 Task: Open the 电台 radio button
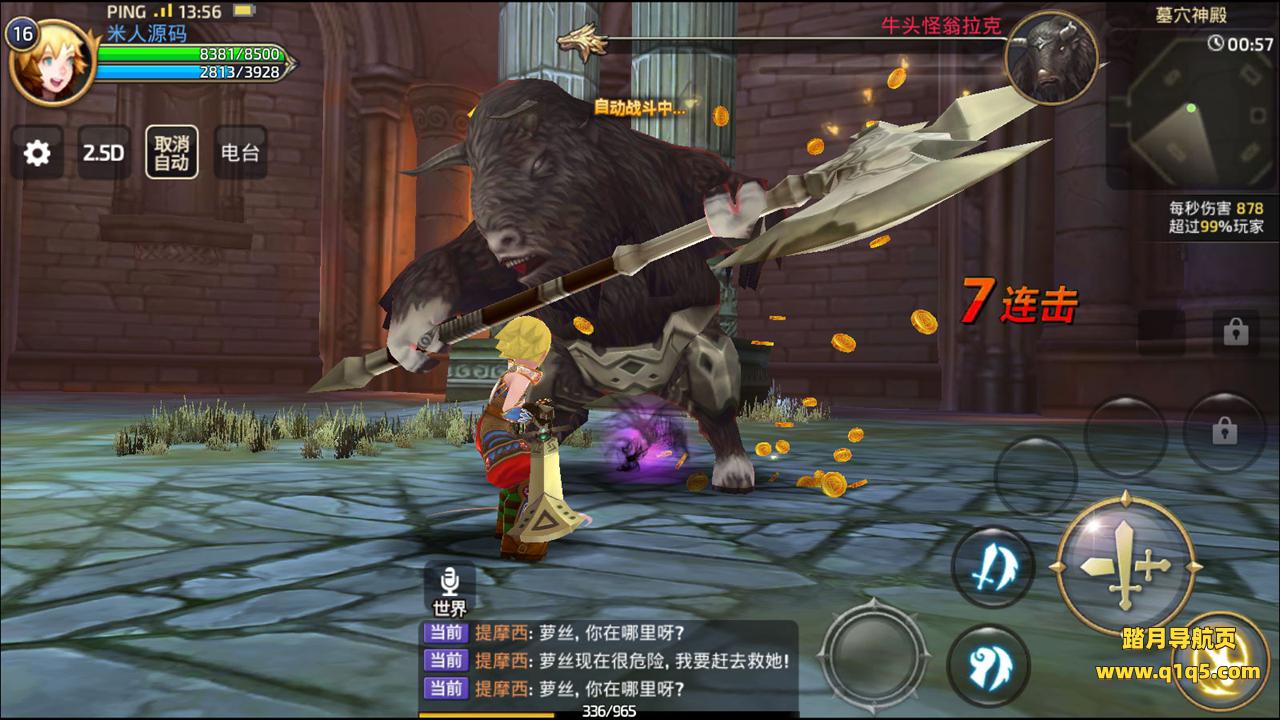240,153
